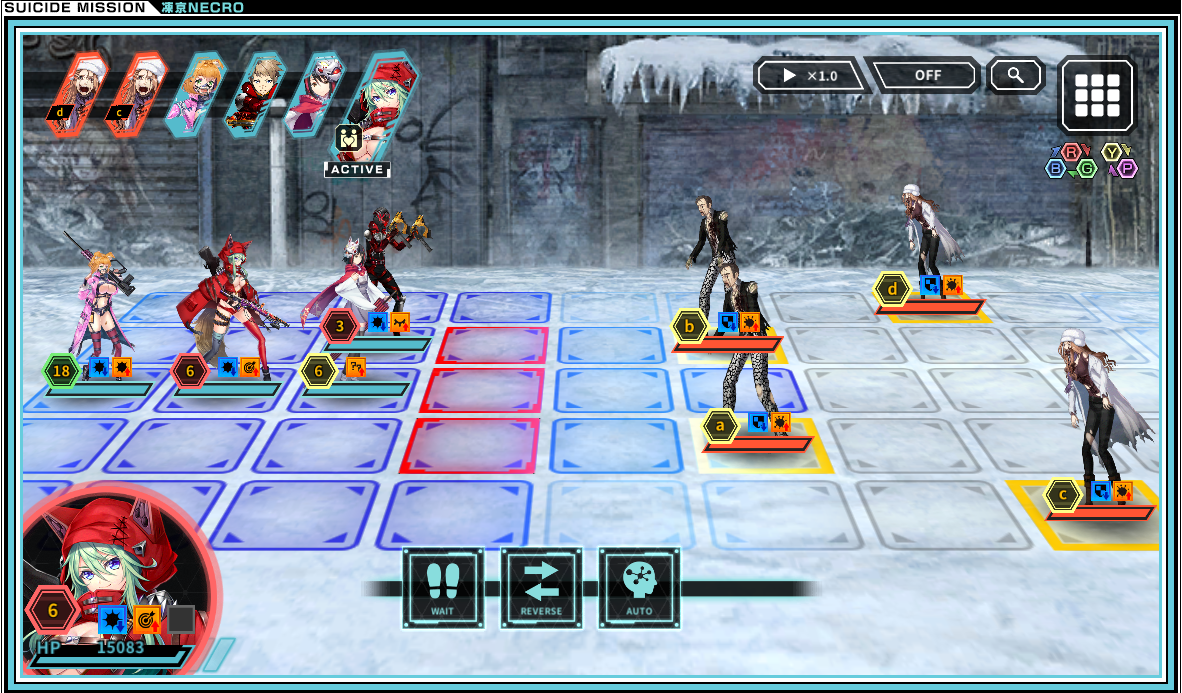Screen dimensions: 1182x693
Task: Open the magnifying glass view
Action: pos(1016,75)
